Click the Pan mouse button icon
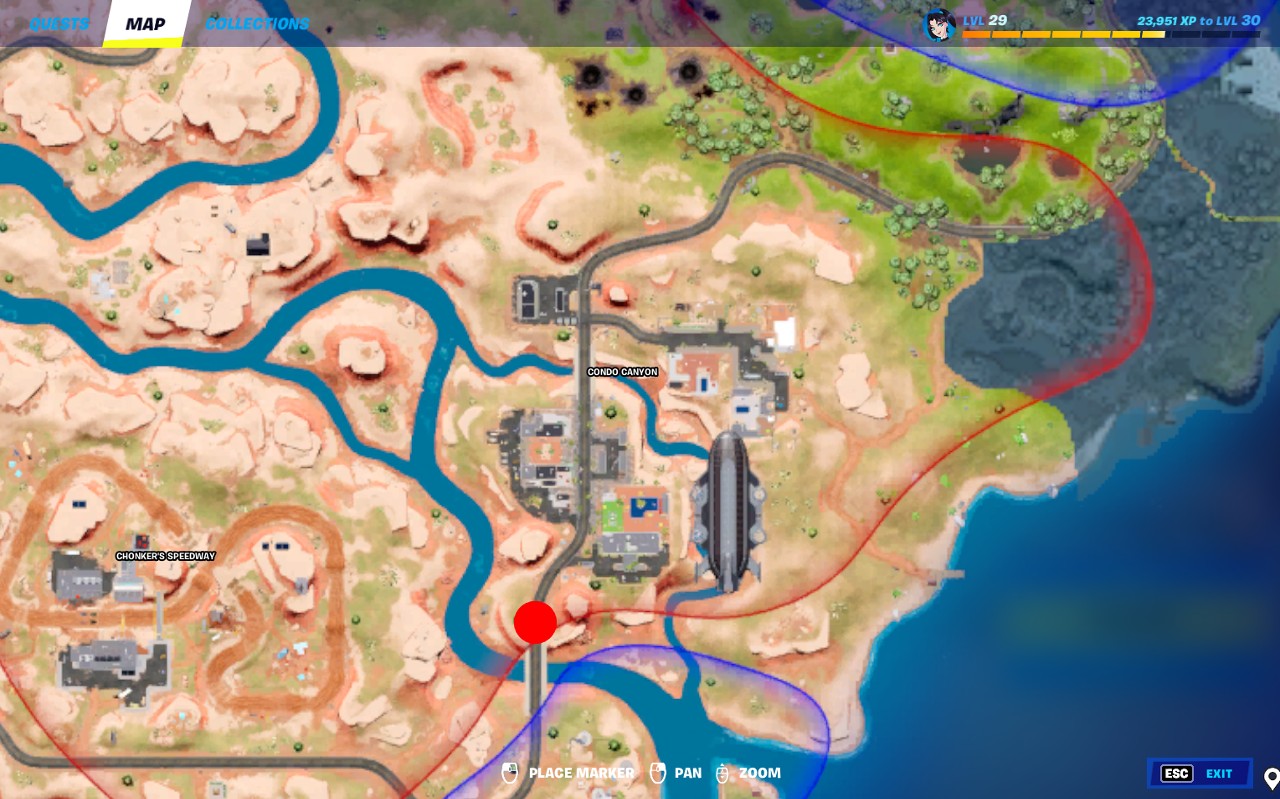The height and width of the screenshot is (799, 1280). [x=657, y=773]
